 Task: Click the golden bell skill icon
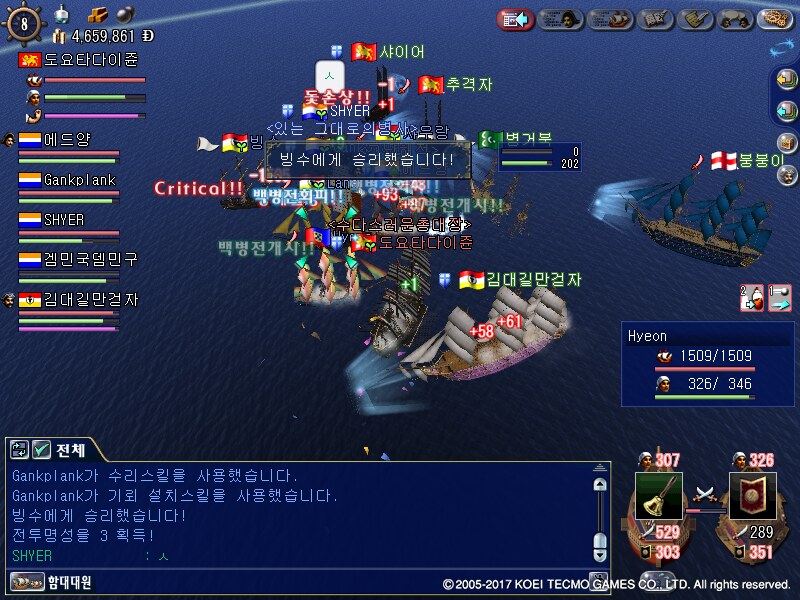[x=658, y=495]
